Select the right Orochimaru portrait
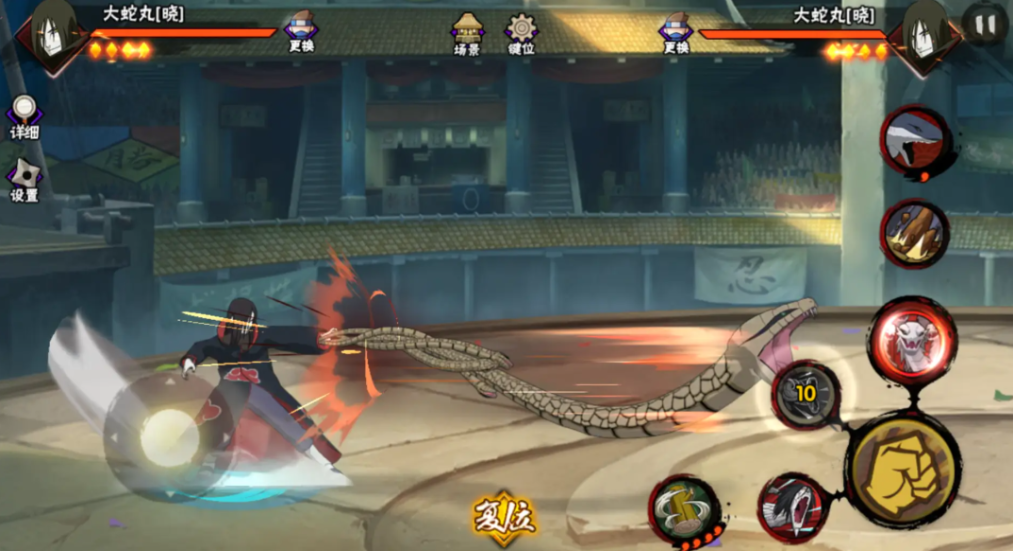 926,34
